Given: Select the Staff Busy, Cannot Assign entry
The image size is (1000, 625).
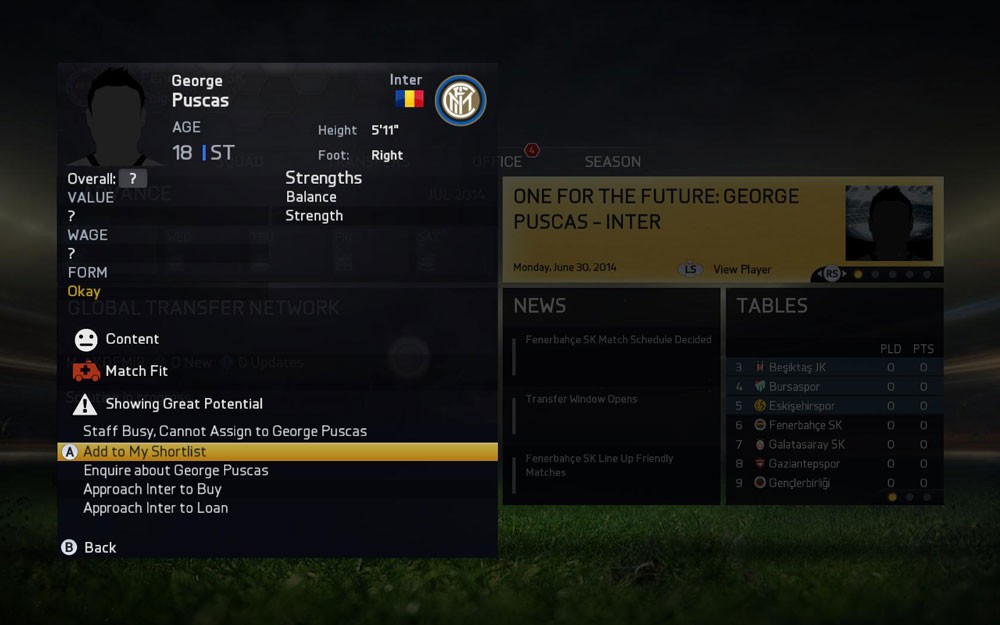Looking at the screenshot, I should click(x=225, y=432).
